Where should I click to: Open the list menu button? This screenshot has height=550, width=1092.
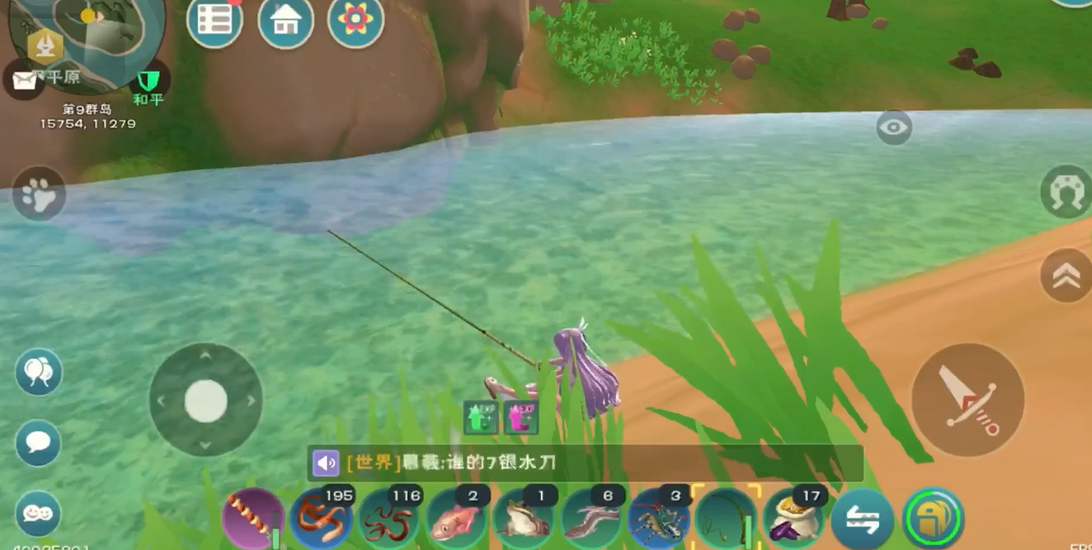click(x=214, y=21)
